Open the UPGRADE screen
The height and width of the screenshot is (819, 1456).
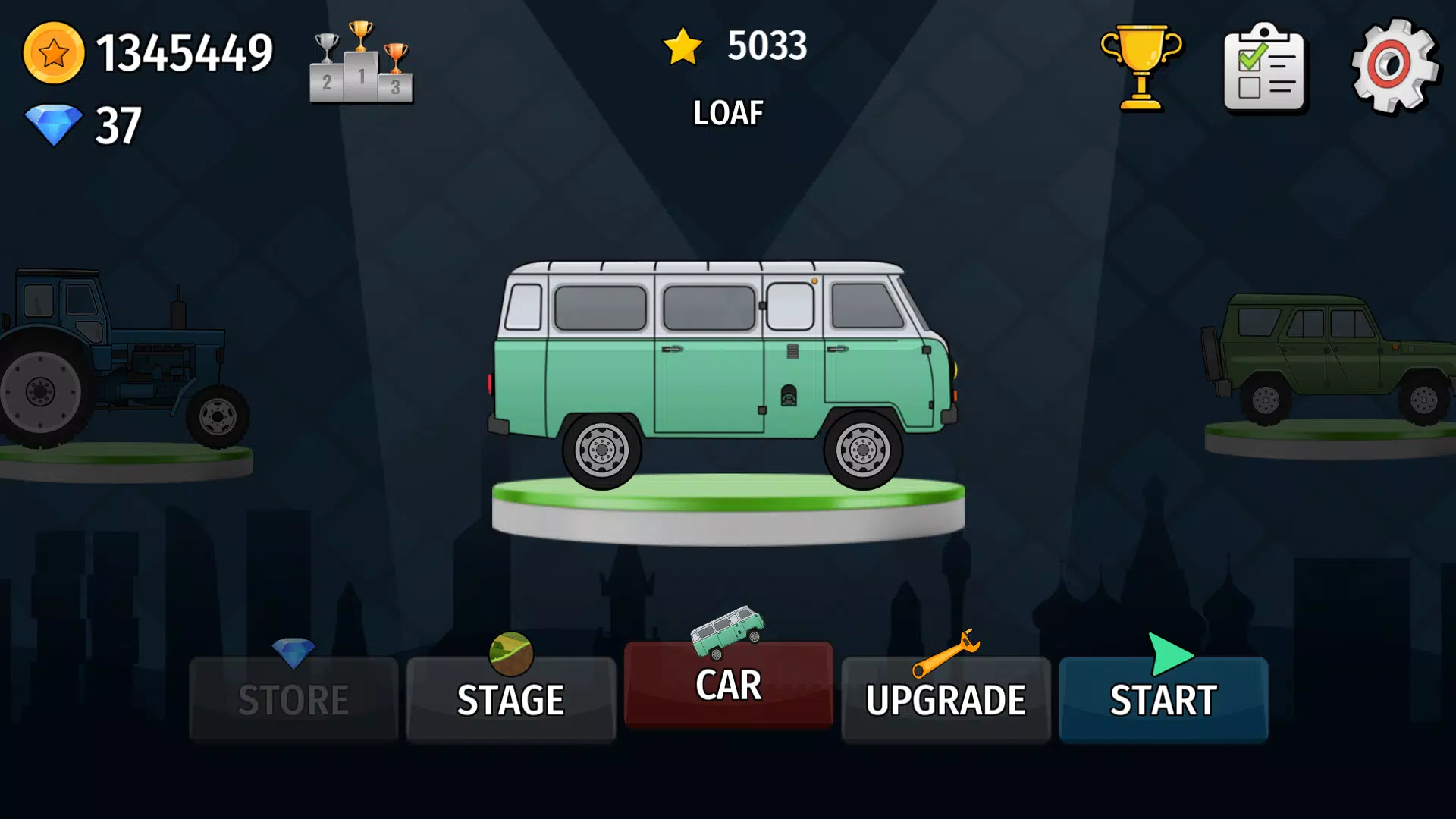(x=946, y=699)
